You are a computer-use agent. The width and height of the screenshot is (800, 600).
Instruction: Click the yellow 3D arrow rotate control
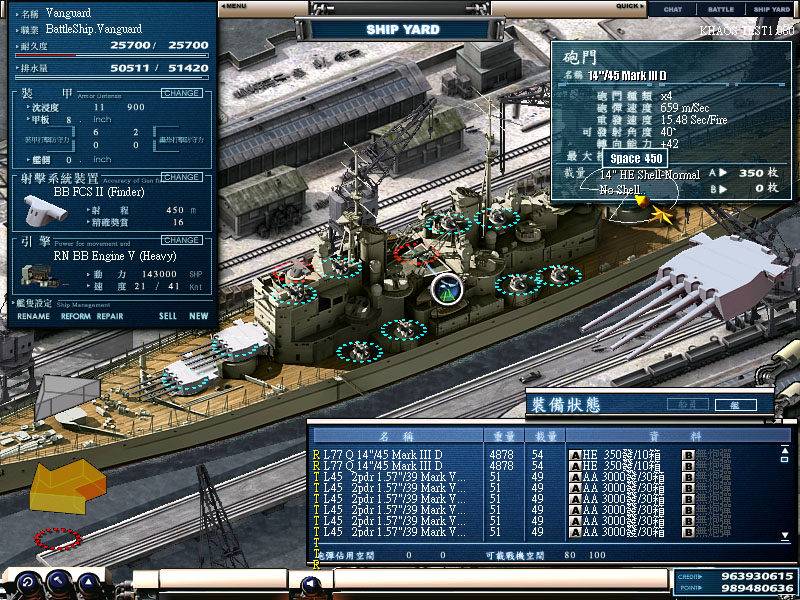coord(68,489)
